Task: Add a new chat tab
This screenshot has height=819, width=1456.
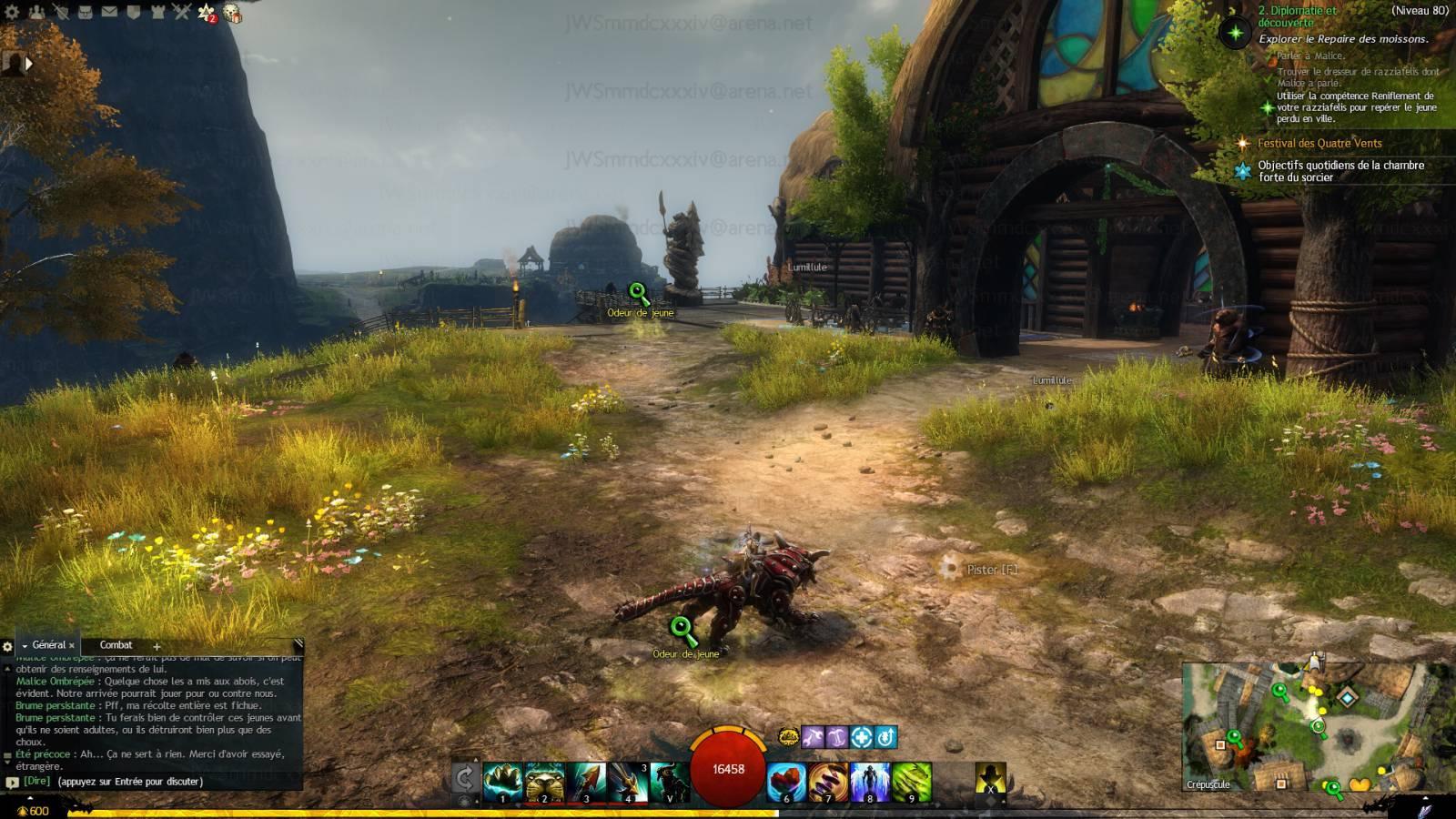Action: (157, 646)
